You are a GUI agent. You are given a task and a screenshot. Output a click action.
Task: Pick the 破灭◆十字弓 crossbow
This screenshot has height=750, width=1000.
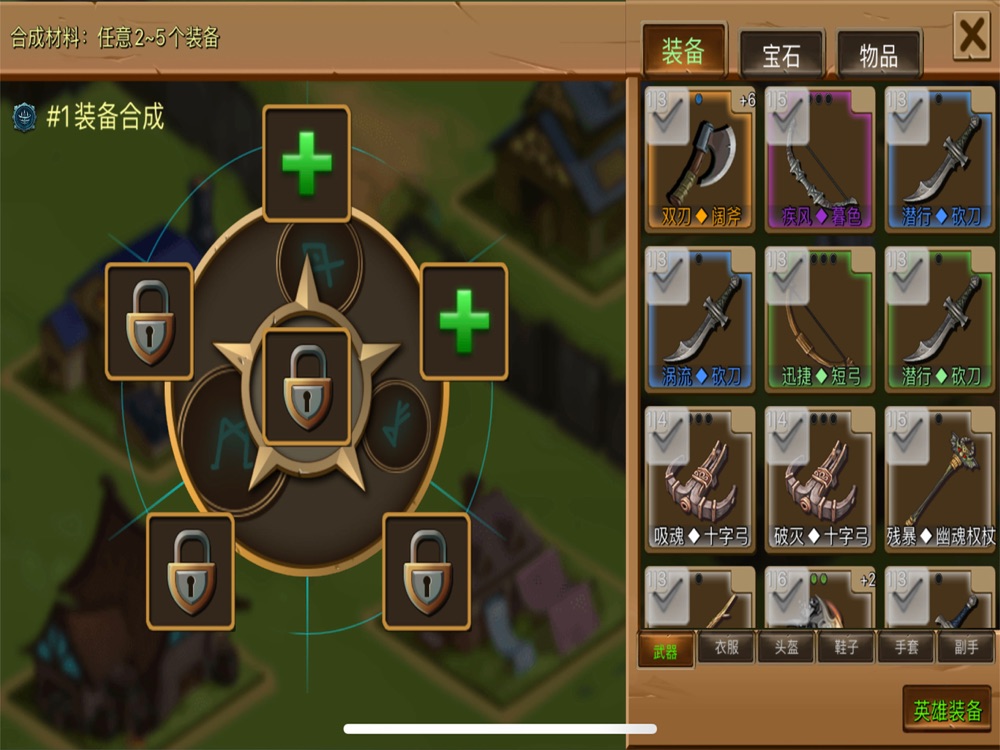pos(819,479)
